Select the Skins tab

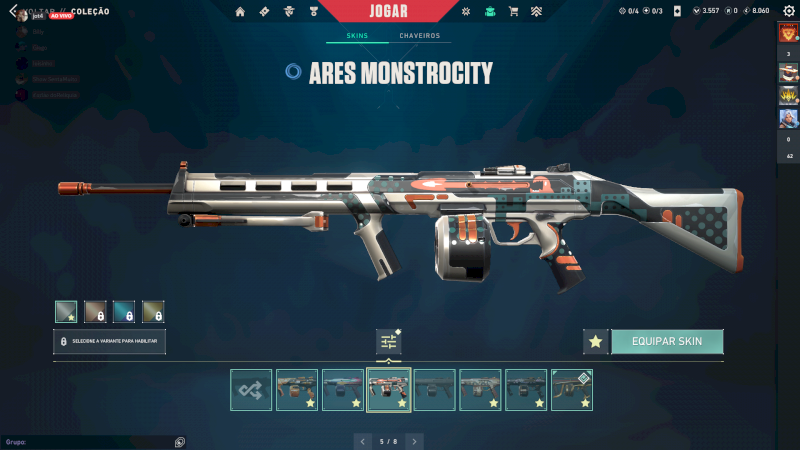click(357, 36)
